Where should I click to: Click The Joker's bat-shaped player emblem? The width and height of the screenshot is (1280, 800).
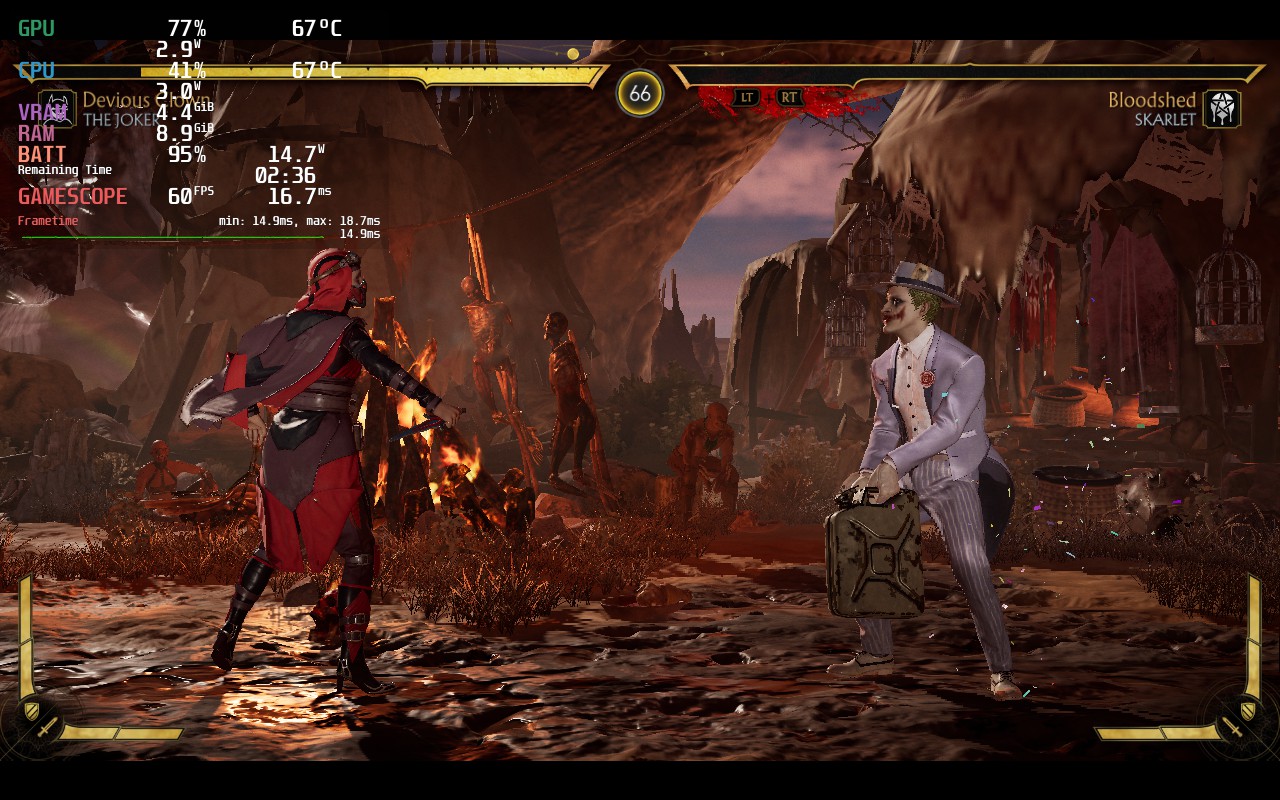(60, 108)
